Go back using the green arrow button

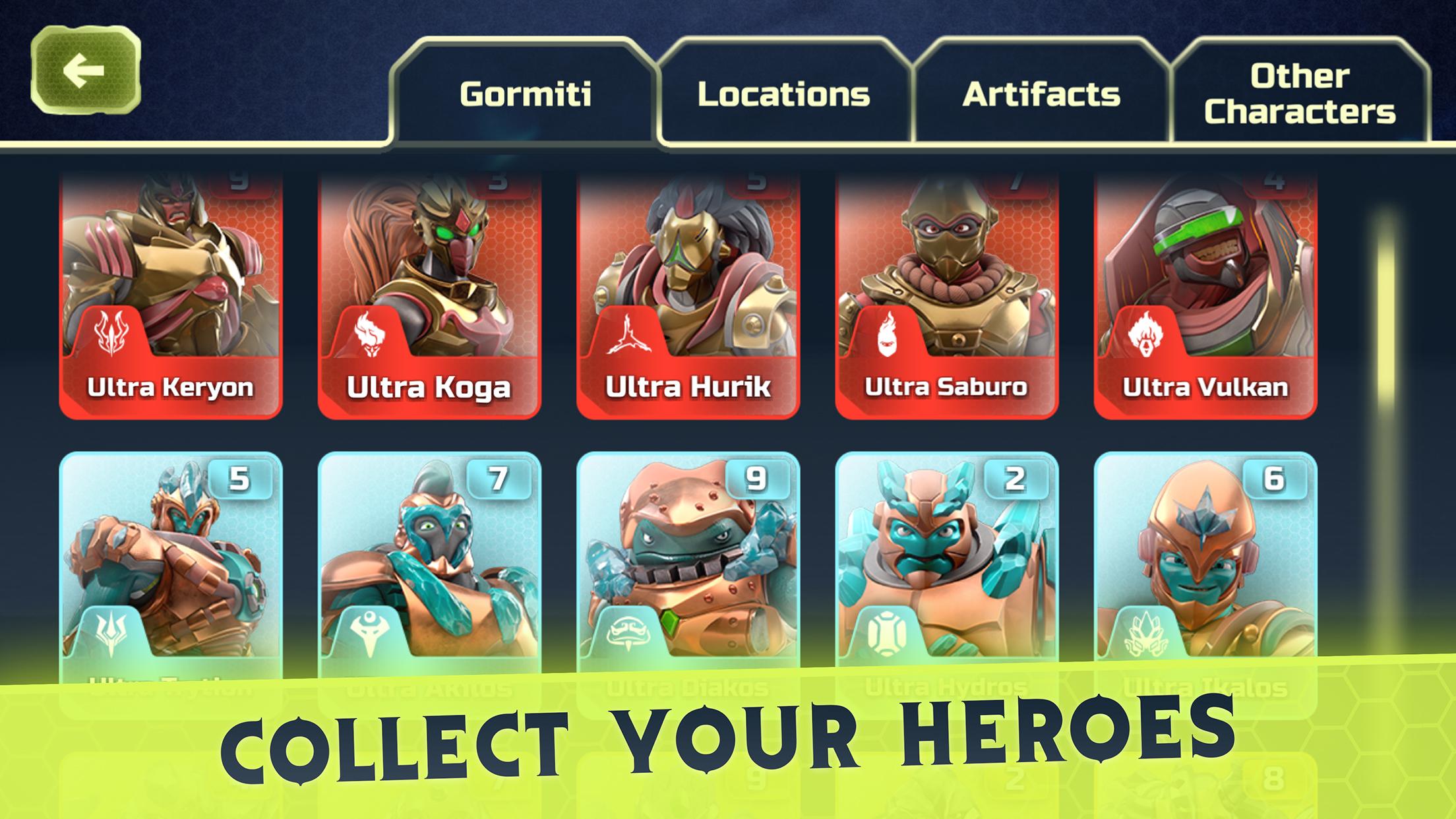[86, 70]
